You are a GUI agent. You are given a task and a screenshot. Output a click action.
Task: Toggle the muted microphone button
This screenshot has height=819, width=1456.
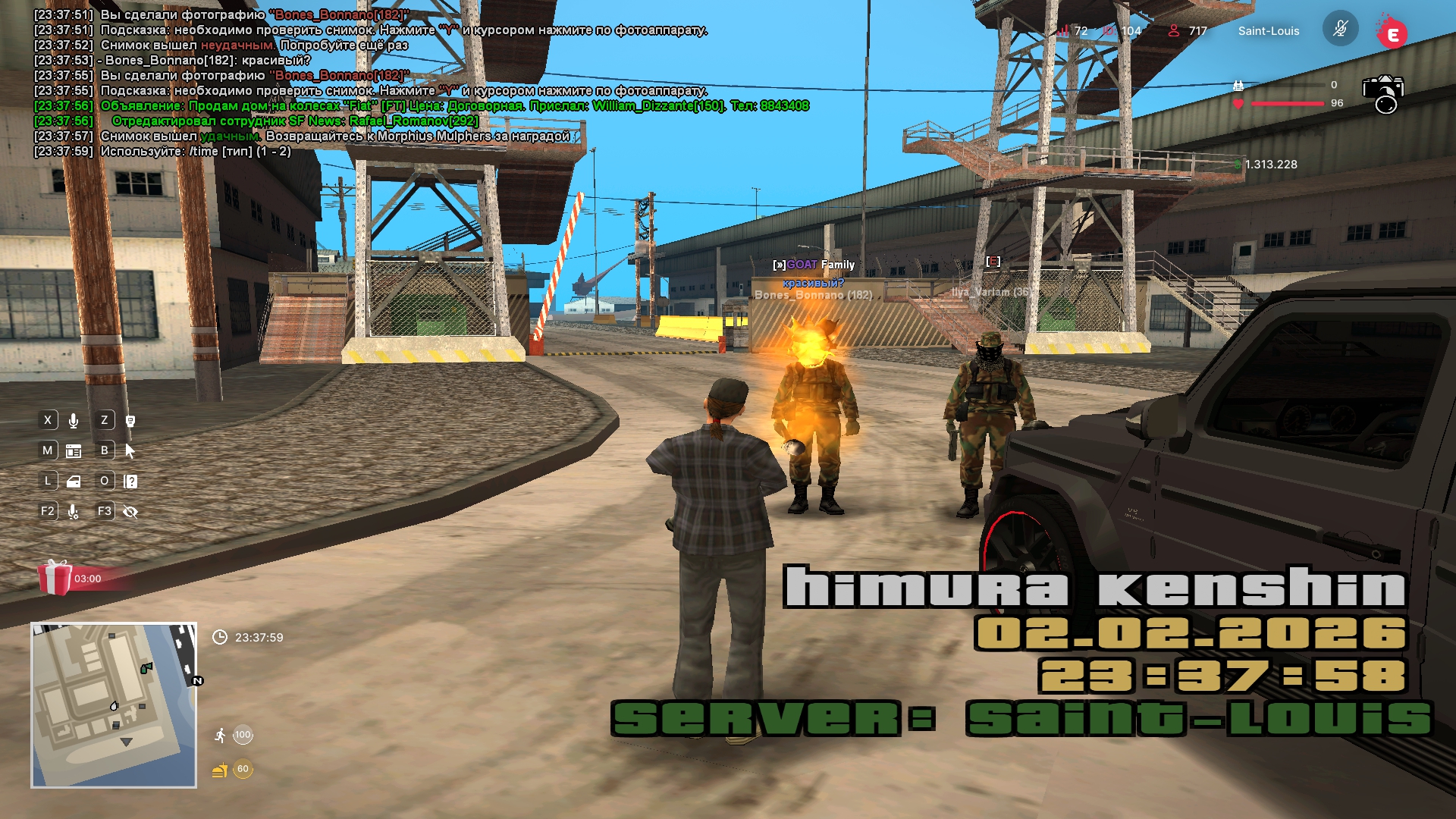point(1340,30)
